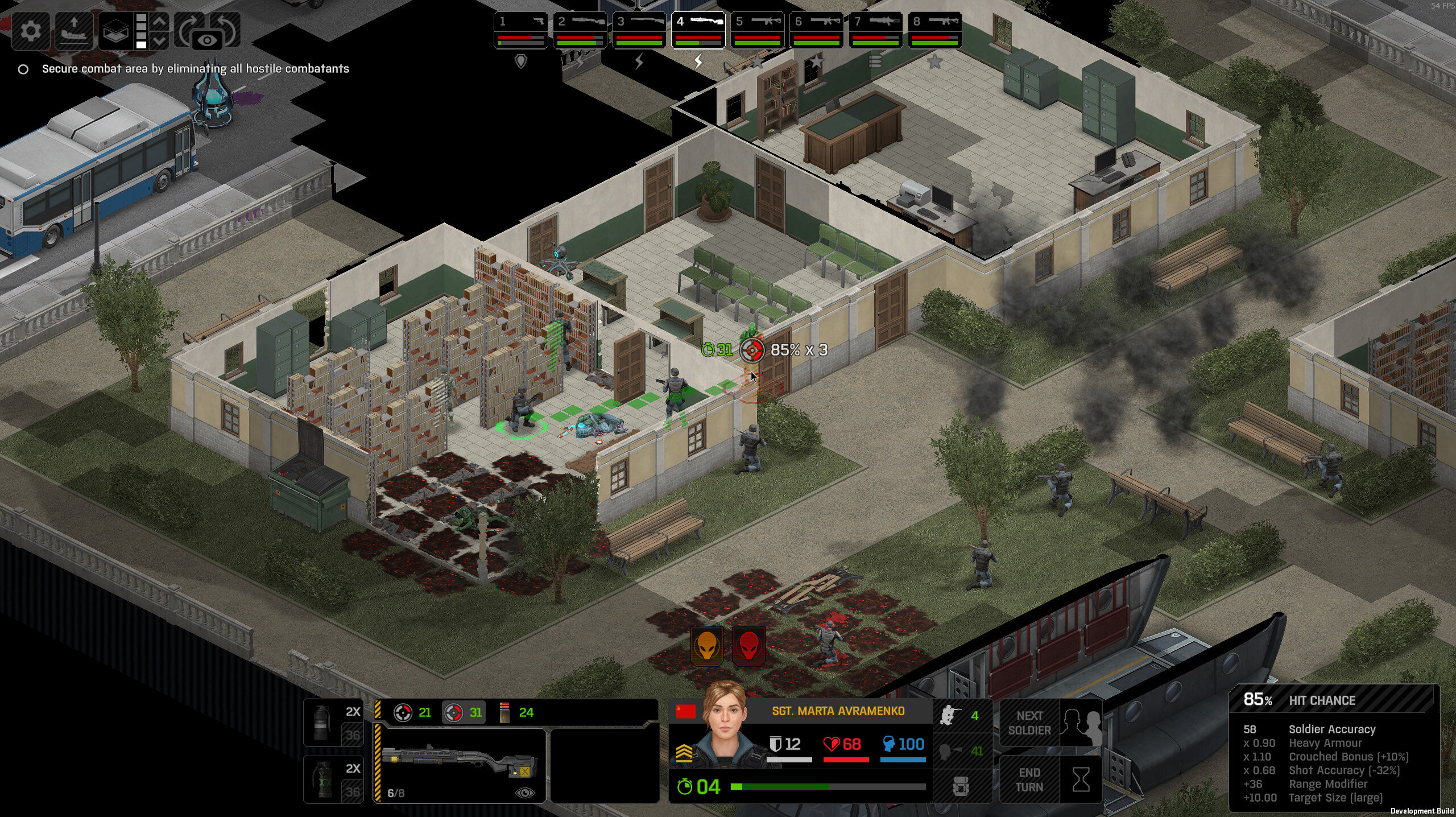The image size is (1456, 817).
Task: Select soldier 3 in the squad bar
Action: click(639, 30)
